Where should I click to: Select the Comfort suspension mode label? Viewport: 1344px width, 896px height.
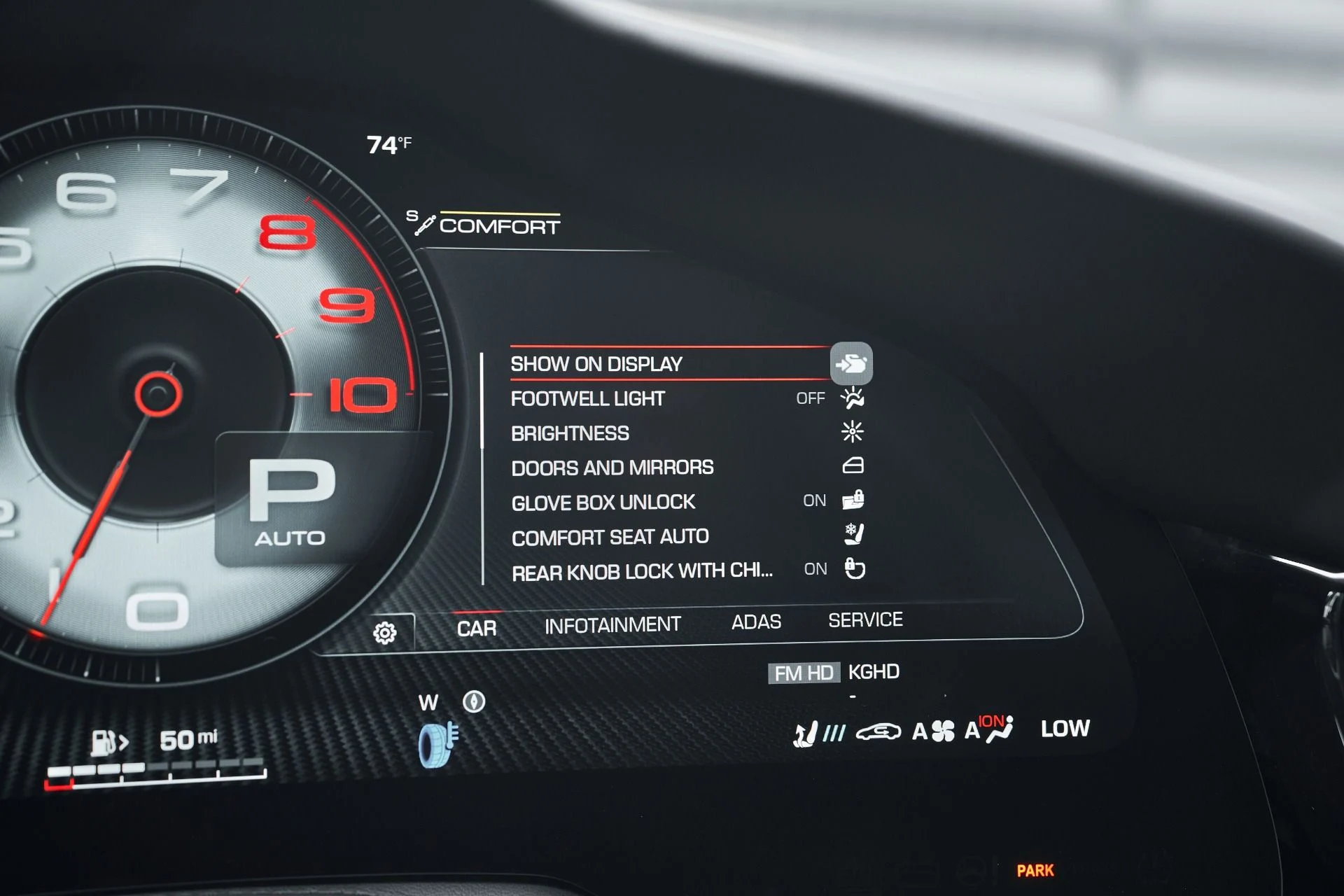[x=499, y=226]
